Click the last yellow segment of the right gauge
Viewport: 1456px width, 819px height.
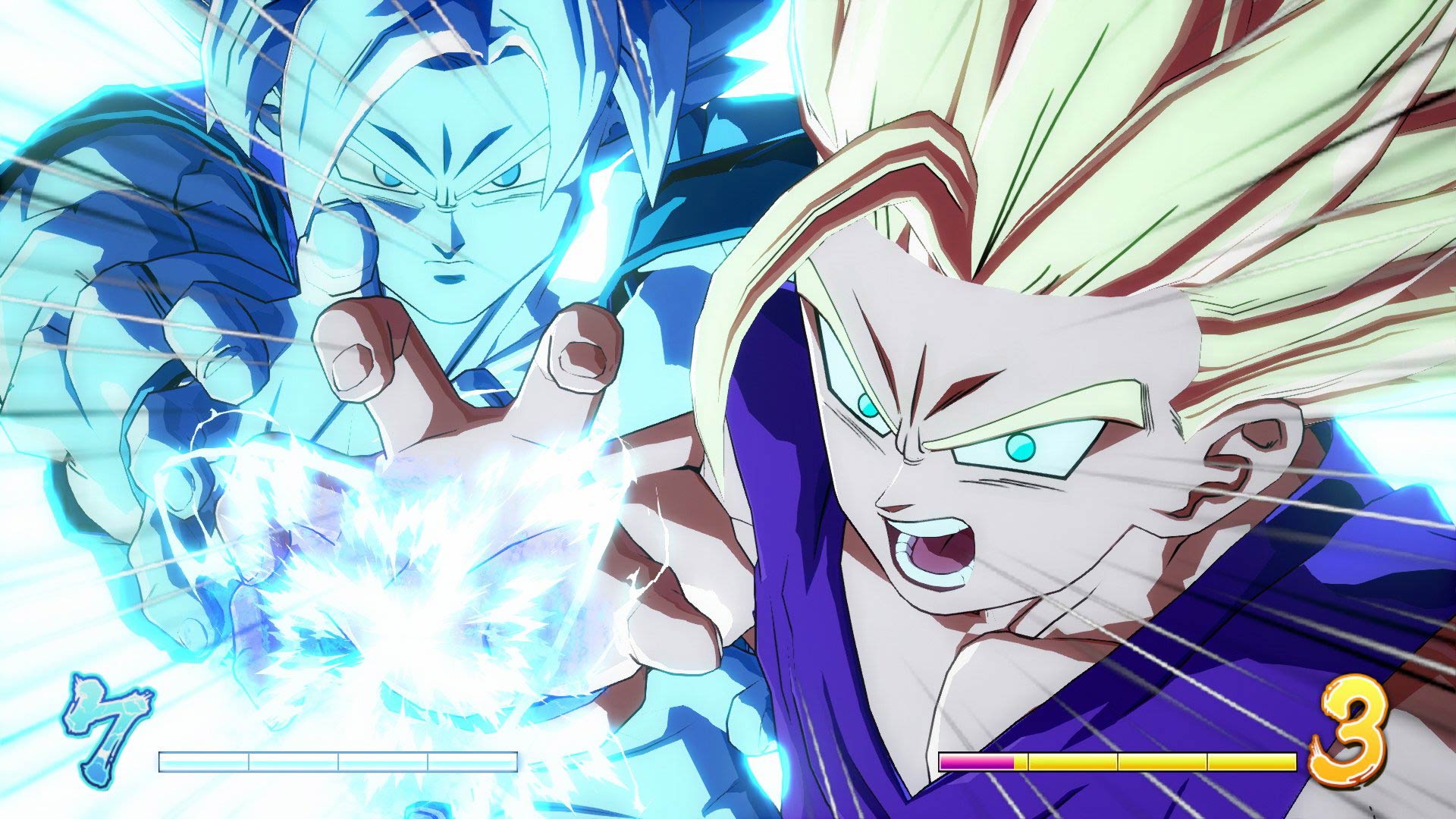[x=1251, y=761]
